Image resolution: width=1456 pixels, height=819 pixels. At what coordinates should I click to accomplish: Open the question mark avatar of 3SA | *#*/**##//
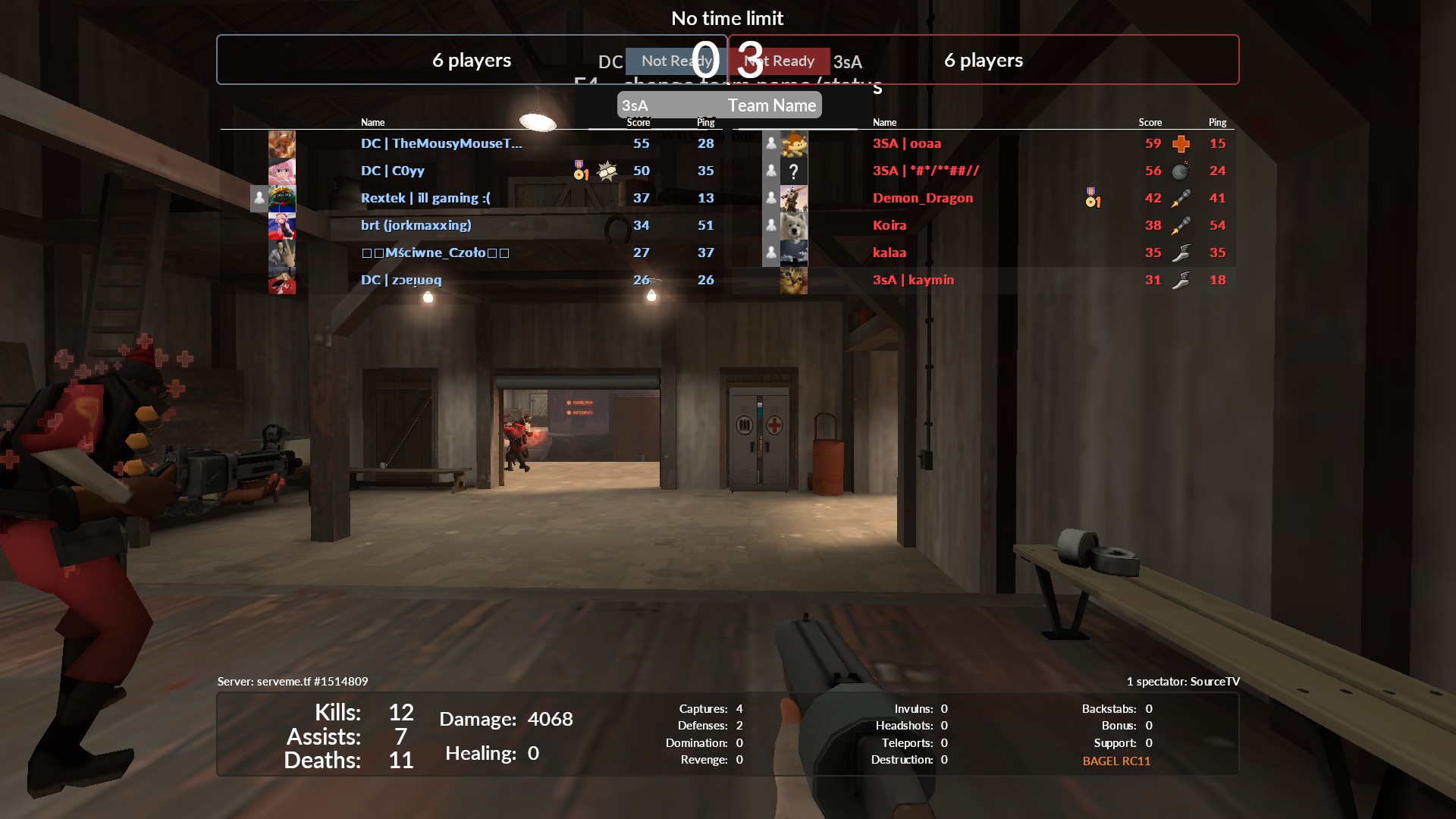(794, 171)
